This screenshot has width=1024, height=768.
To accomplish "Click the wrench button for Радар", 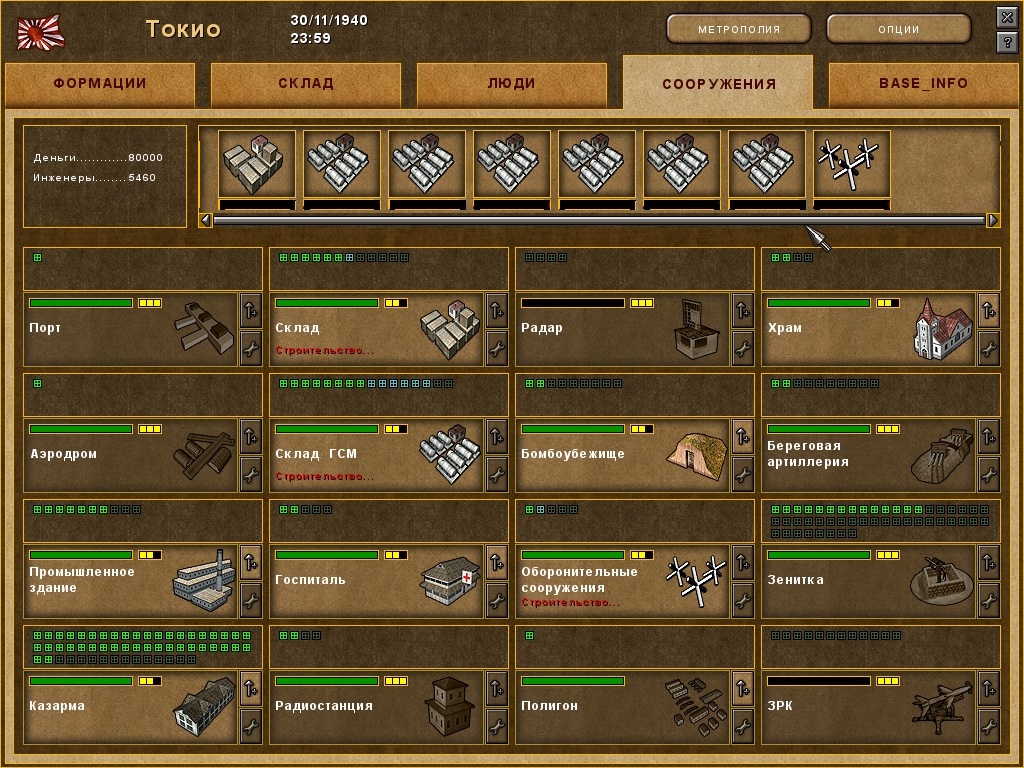I will pyautogui.click(x=743, y=347).
